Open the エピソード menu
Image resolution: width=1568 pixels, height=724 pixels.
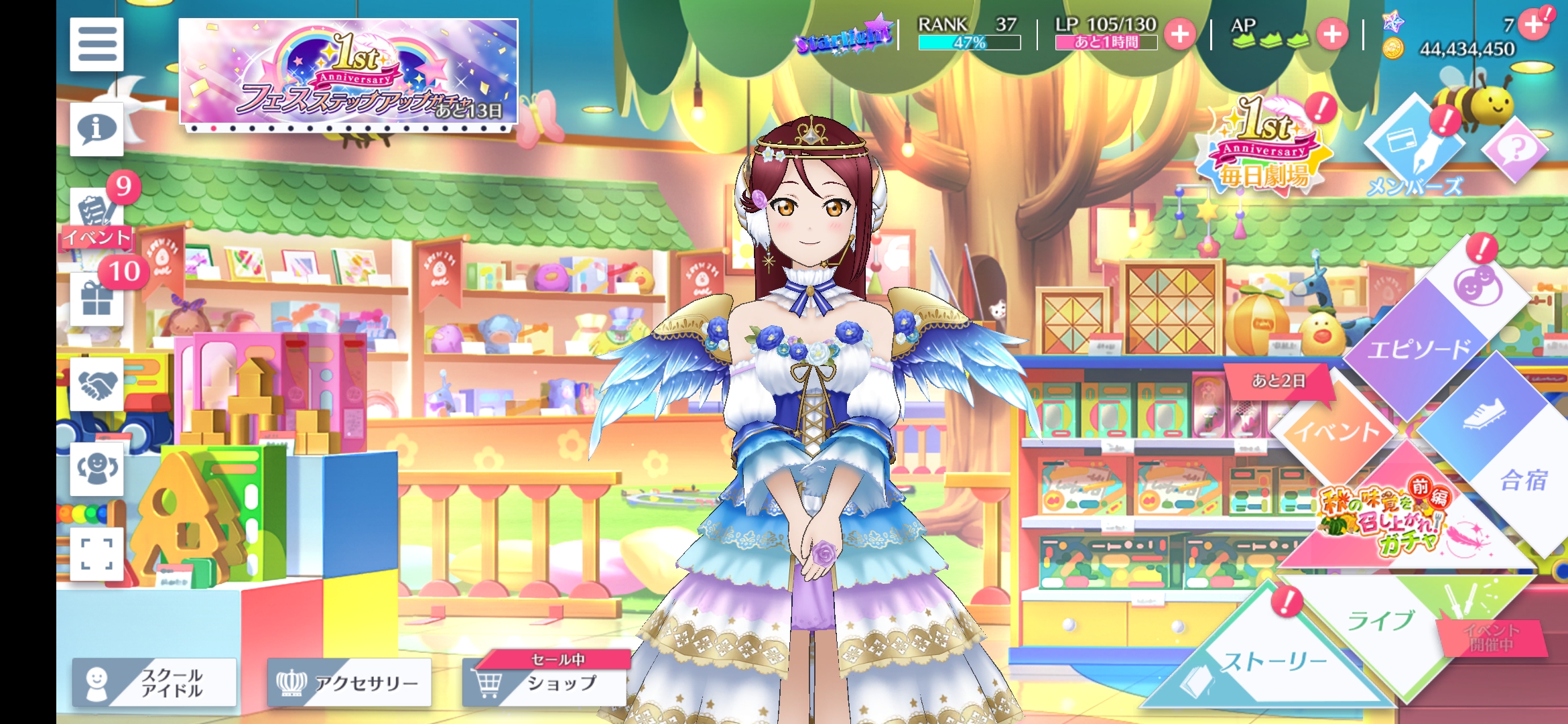coord(1427,335)
